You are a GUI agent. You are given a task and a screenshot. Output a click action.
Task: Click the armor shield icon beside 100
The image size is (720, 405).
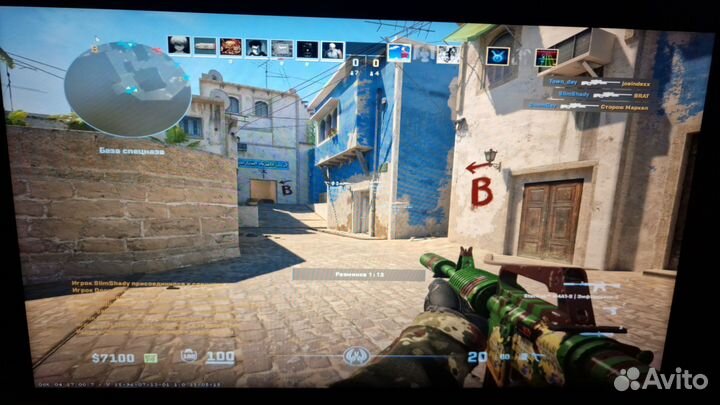click(x=188, y=356)
